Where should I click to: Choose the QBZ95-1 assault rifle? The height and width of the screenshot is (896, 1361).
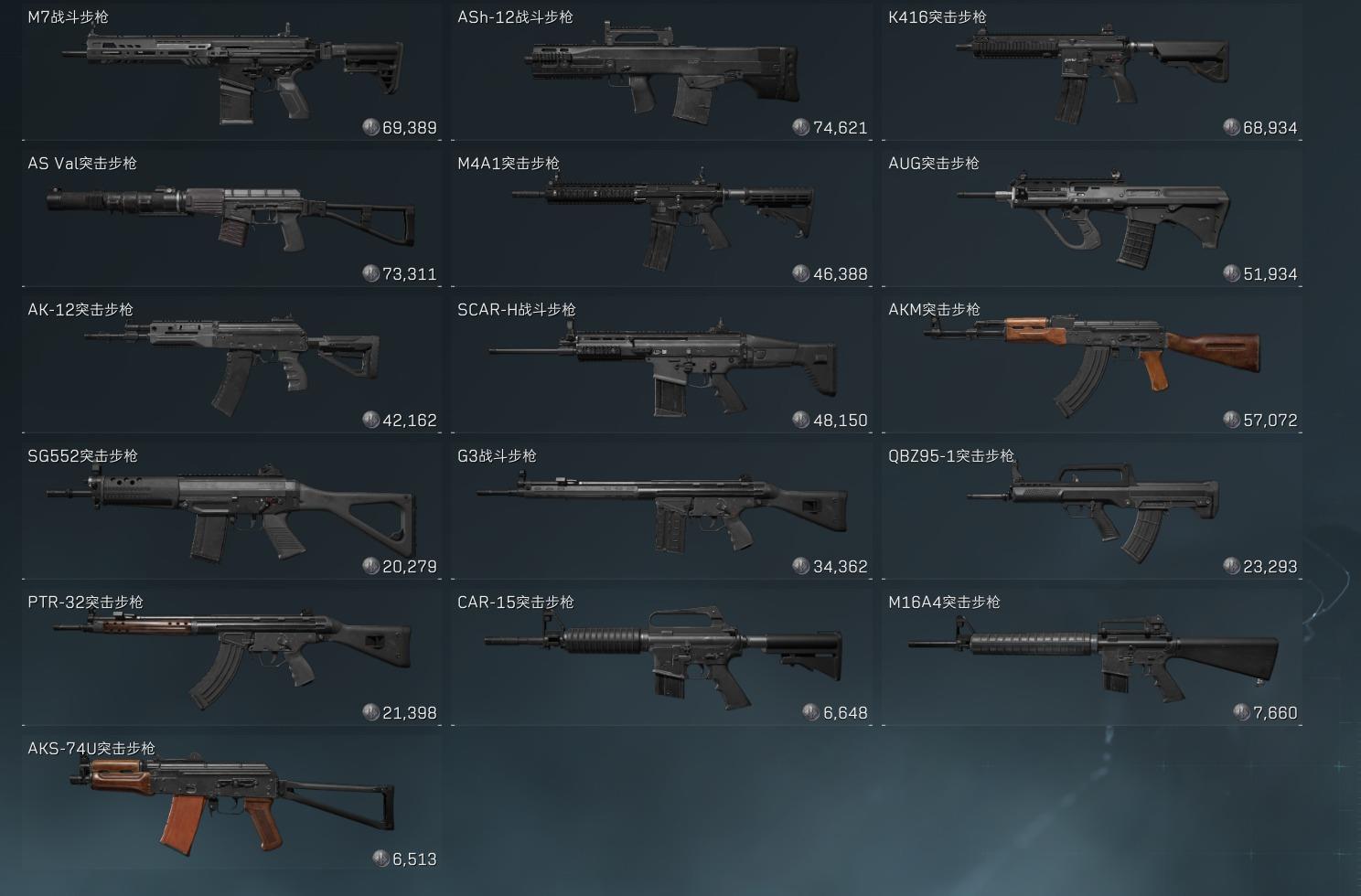pyautogui.click(x=1092, y=512)
